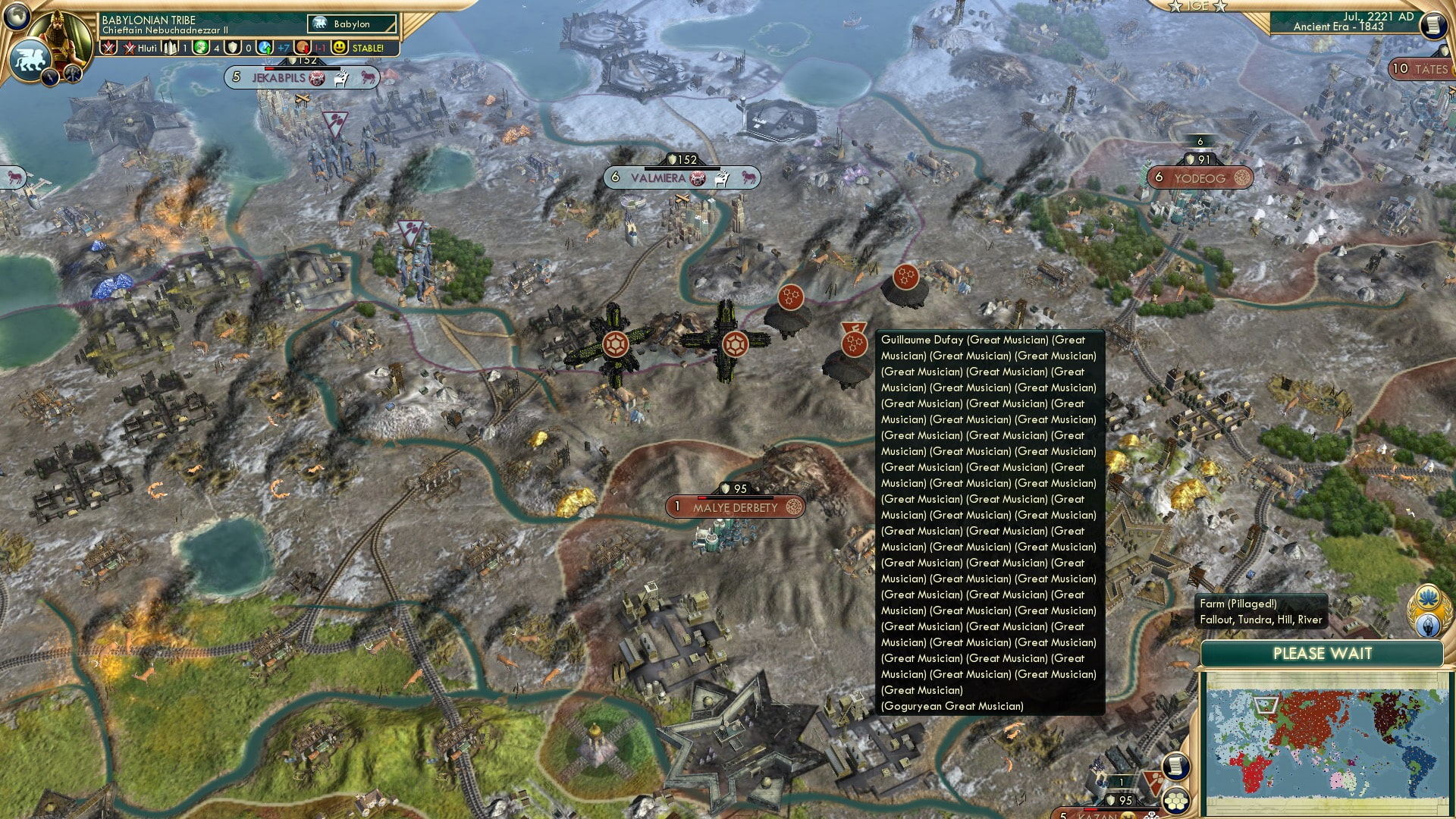Screen dimensions: 1456x819
Task: Open the scroll icon left of minimap
Action: tap(1175, 767)
